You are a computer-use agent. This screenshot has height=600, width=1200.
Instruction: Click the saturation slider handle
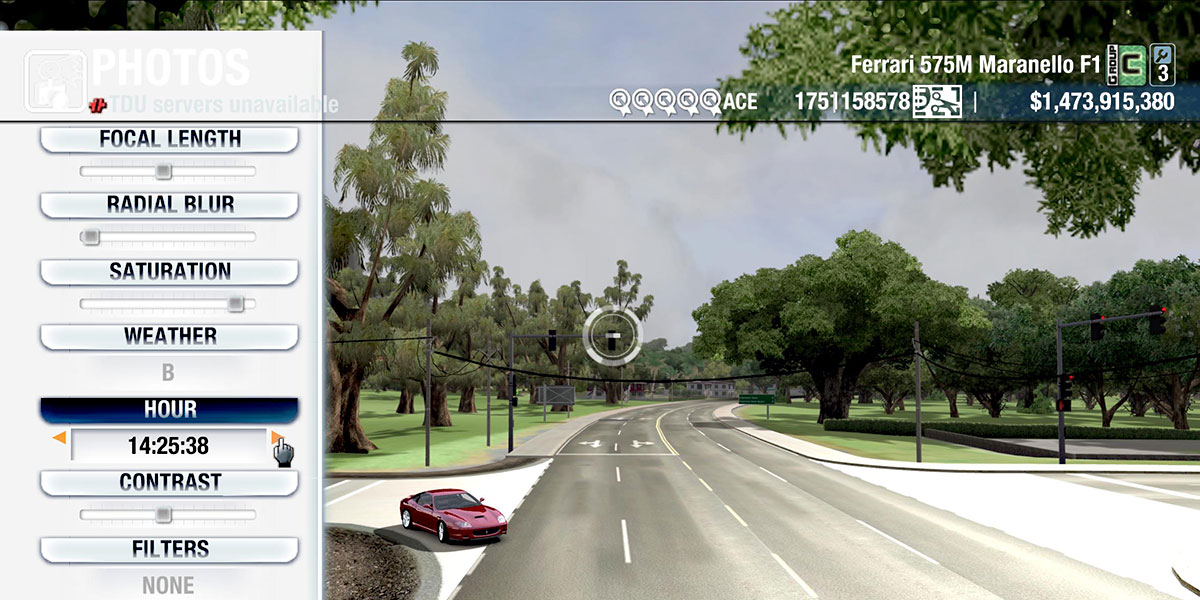click(235, 303)
